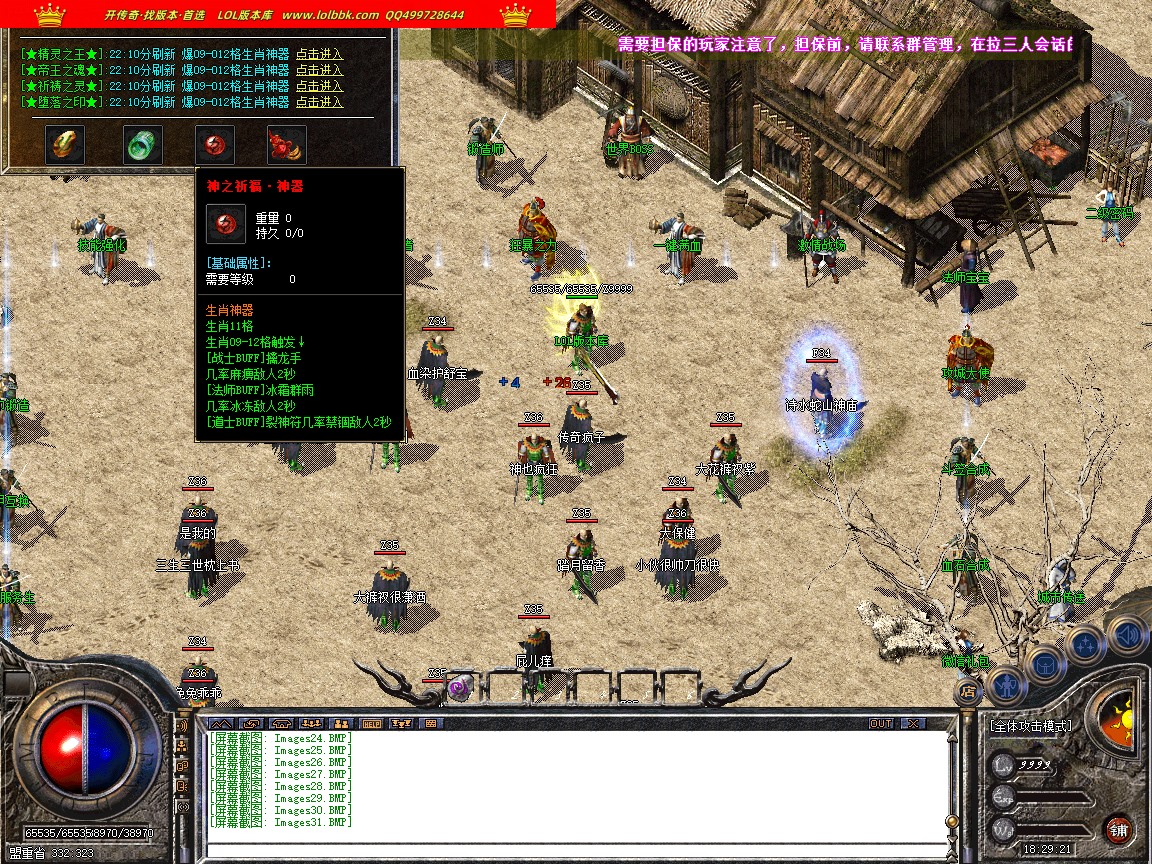
Task: Enter the 帝王之魂 boss via its link
Action: click(x=319, y=71)
